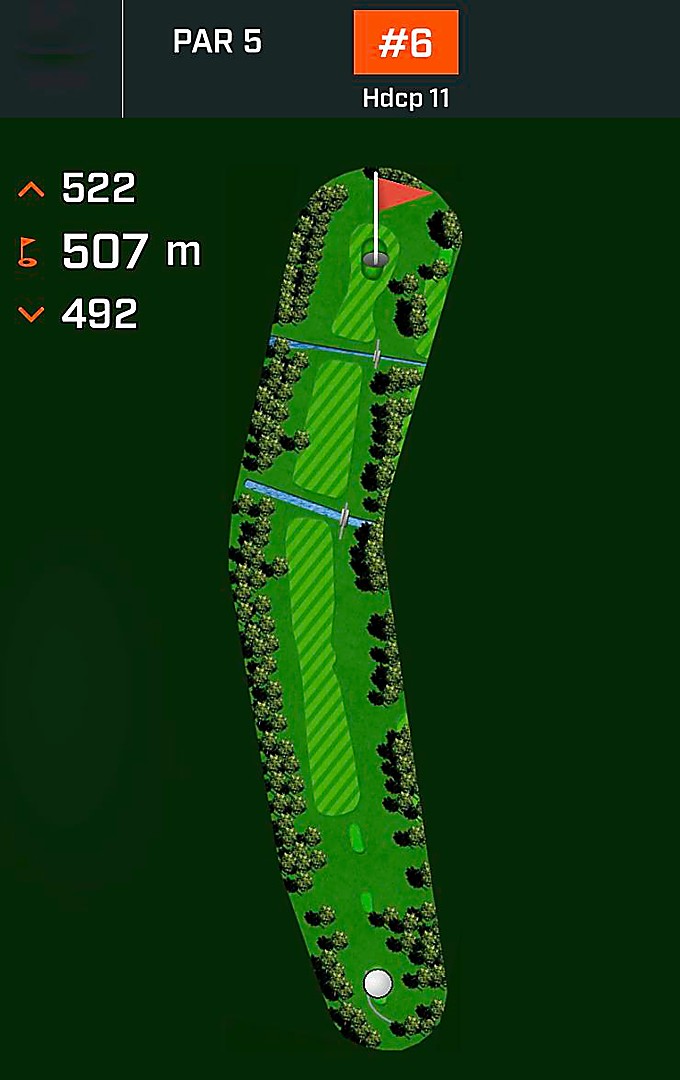Select the orange #6 hole button
Viewport: 680px width, 1080px height.
pos(405,43)
